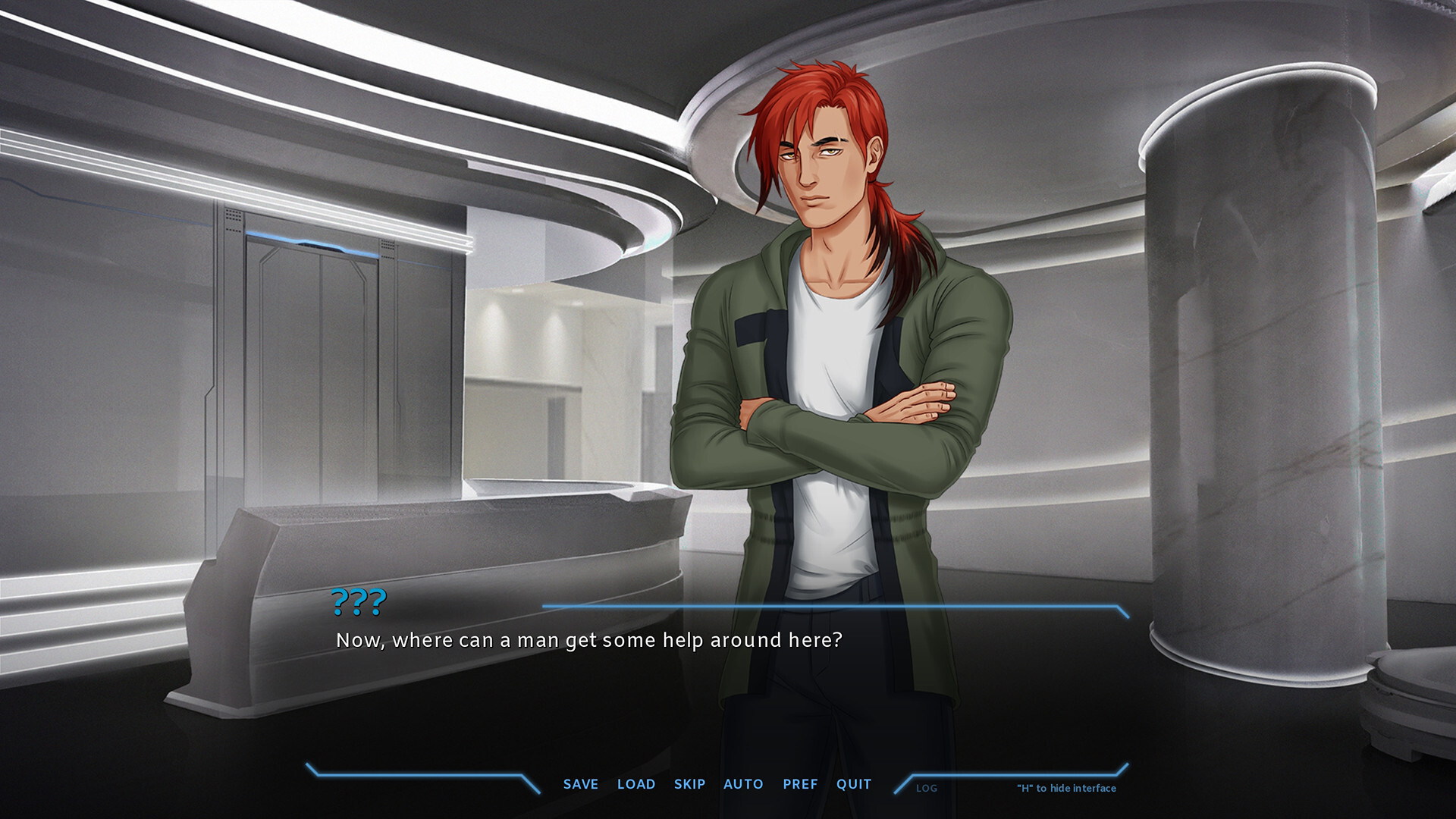The image size is (1456, 819).
Task: Click SAVE in the quick menu
Action: tap(579, 784)
